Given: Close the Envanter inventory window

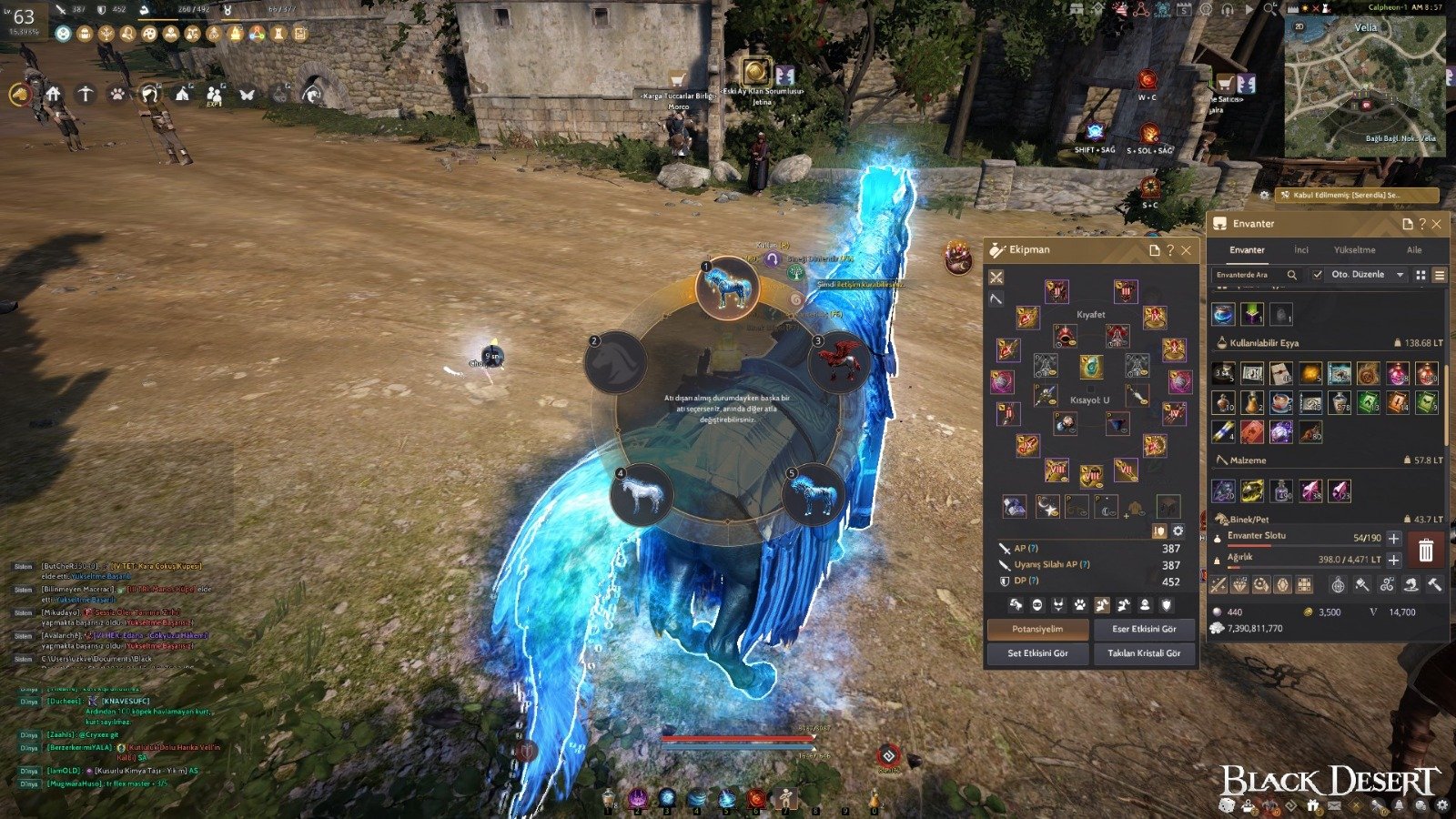Looking at the screenshot, I should (1437, 224).
